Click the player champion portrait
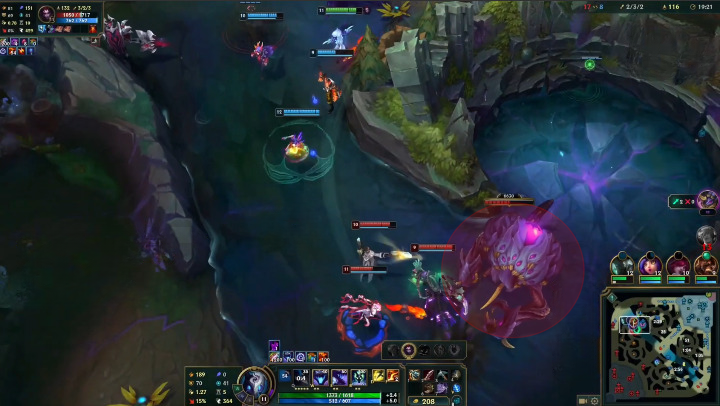Viewport: 720px width, 406px height. (256, 383)
